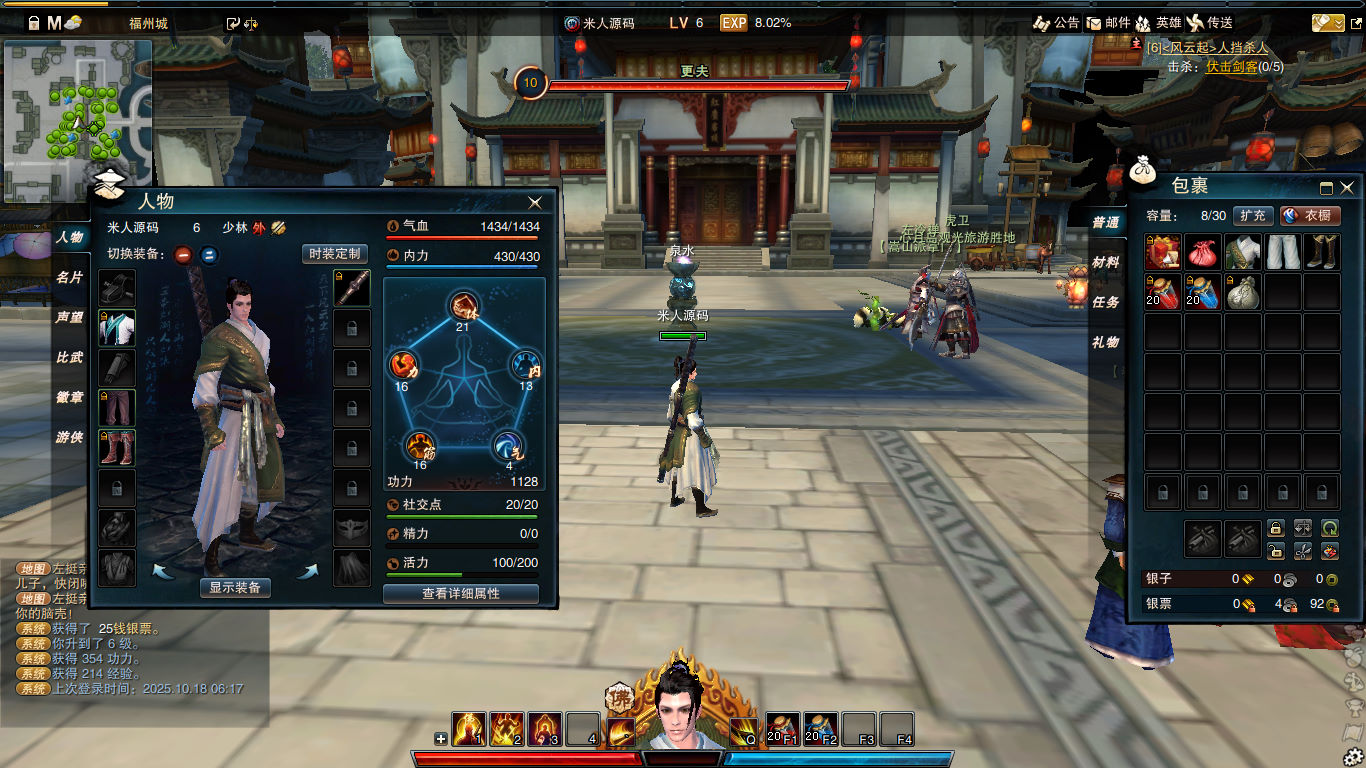Rotate character model with right arrow
Viewport: 1366px width, 768px height.
307,571
